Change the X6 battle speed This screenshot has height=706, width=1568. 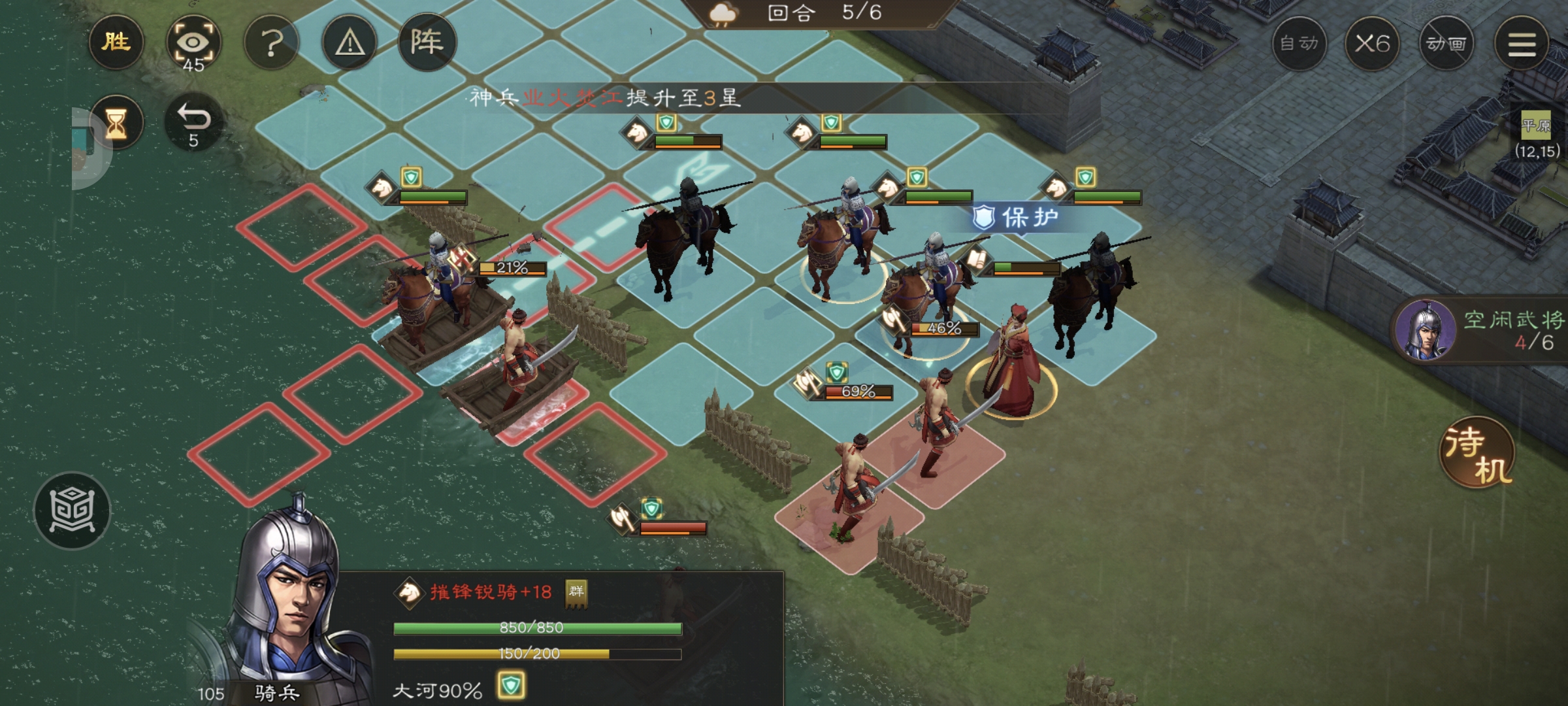(x=1372, y=44)
